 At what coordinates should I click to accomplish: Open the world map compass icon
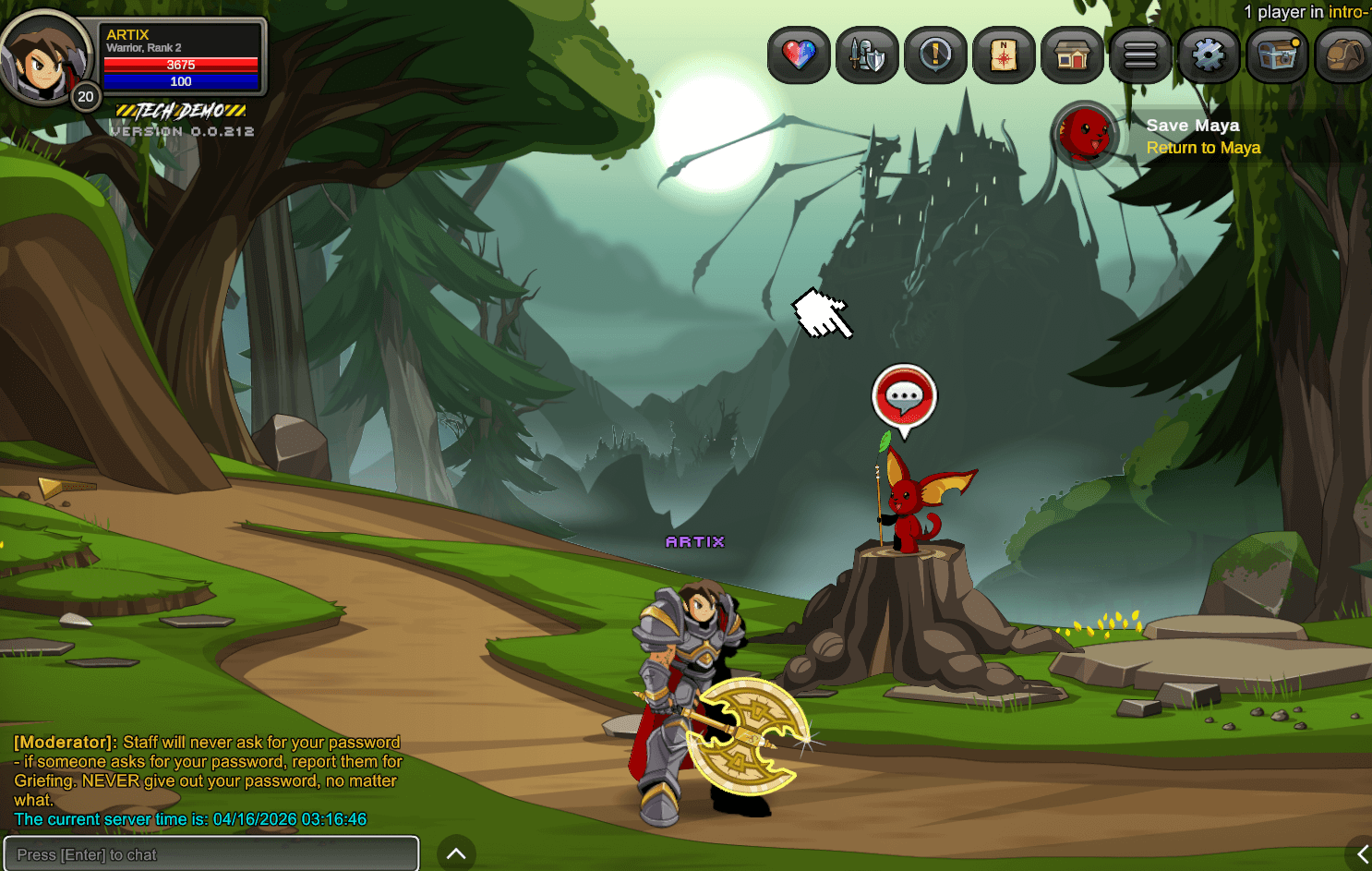(1004, 55)
